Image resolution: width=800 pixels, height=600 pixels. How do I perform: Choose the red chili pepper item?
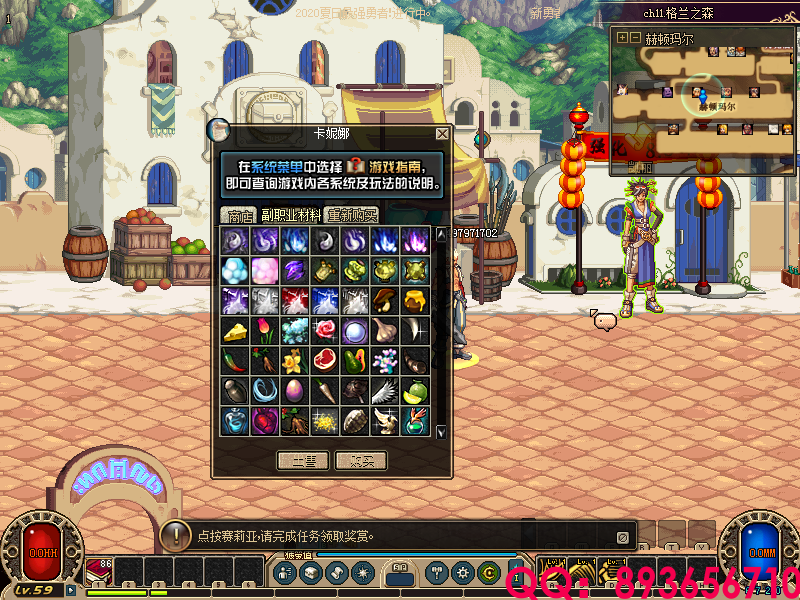234,360
